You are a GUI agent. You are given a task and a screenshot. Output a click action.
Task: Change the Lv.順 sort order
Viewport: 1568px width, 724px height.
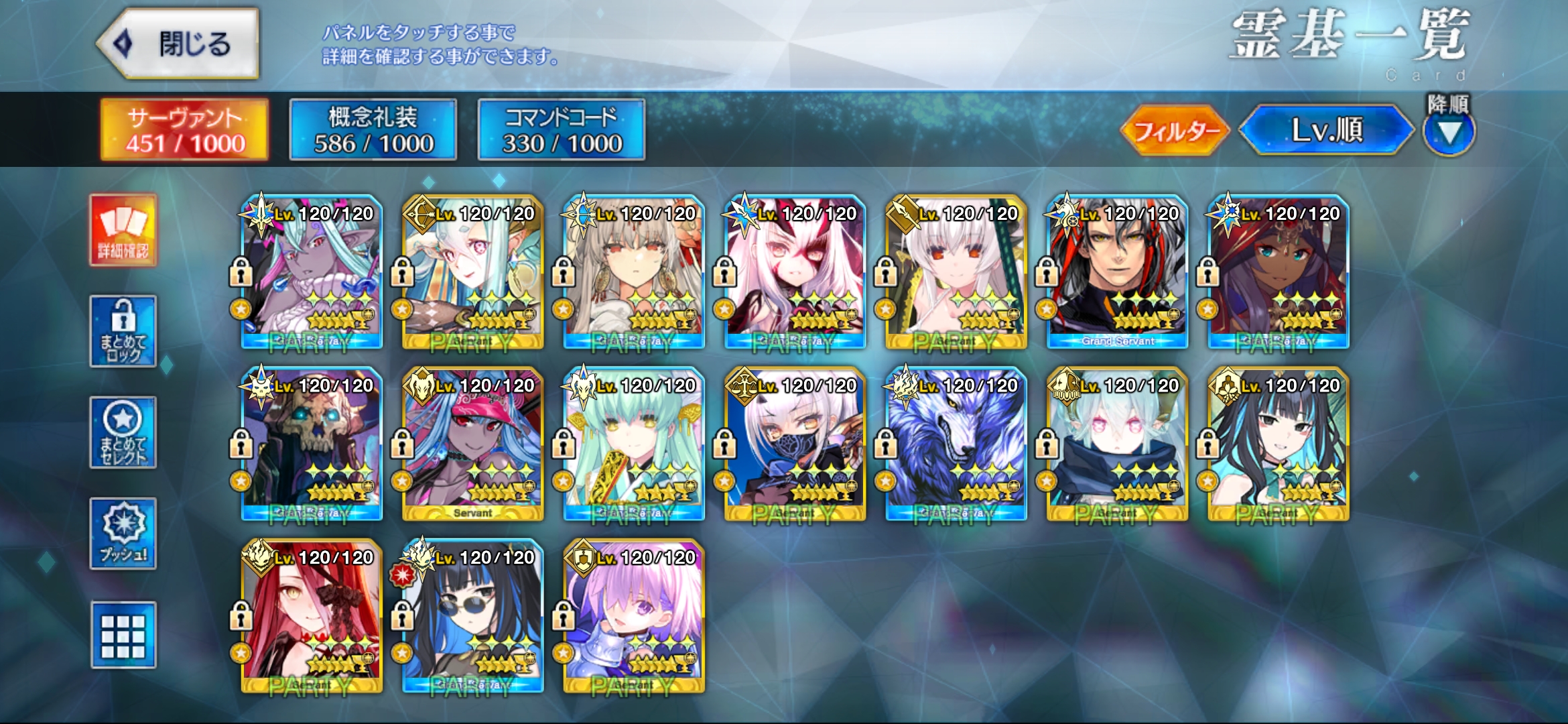coord(1326,130)
